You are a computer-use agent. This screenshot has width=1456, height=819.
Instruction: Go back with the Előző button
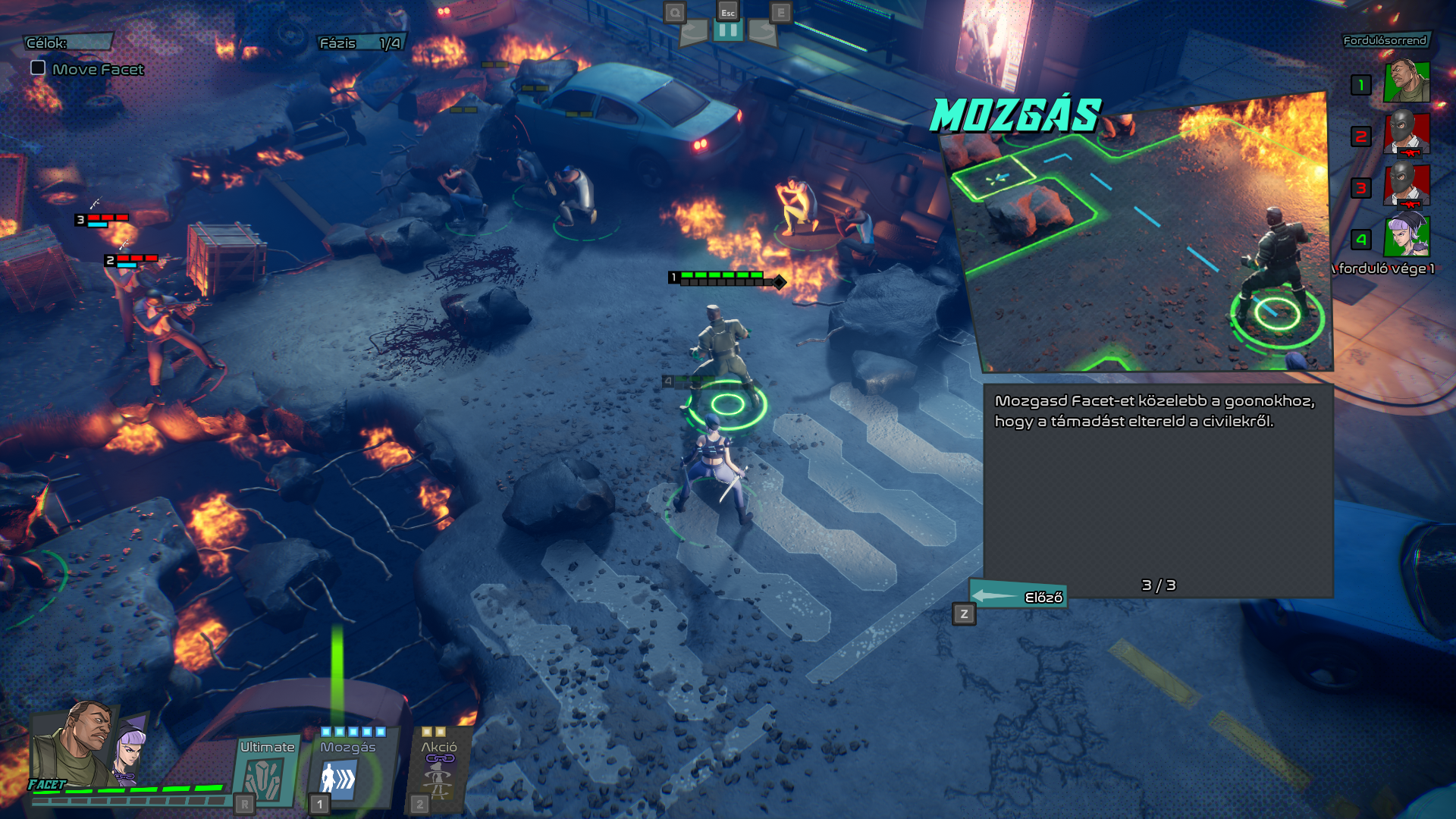click(1018, 597)
